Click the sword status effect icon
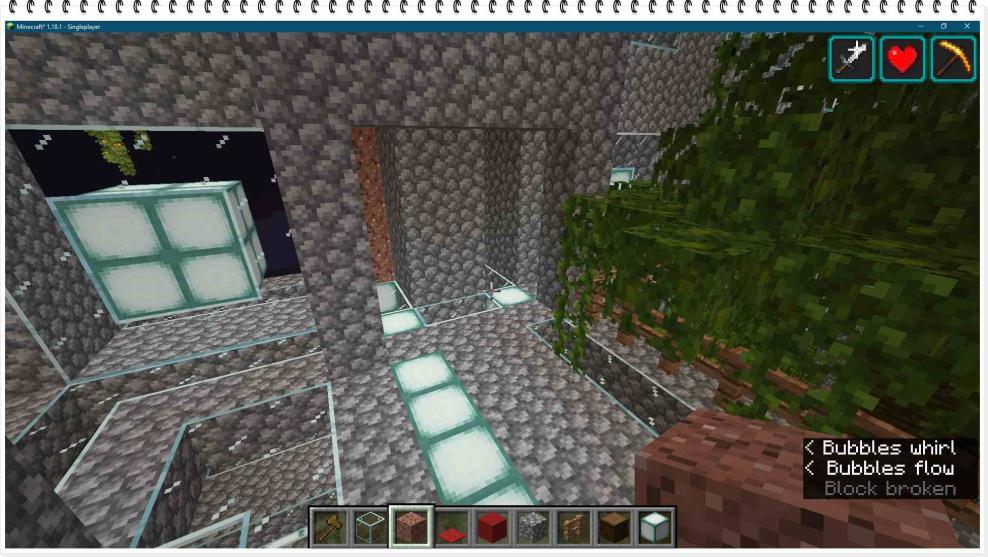This screenshot has width=988, height=557. pos(852,59)
